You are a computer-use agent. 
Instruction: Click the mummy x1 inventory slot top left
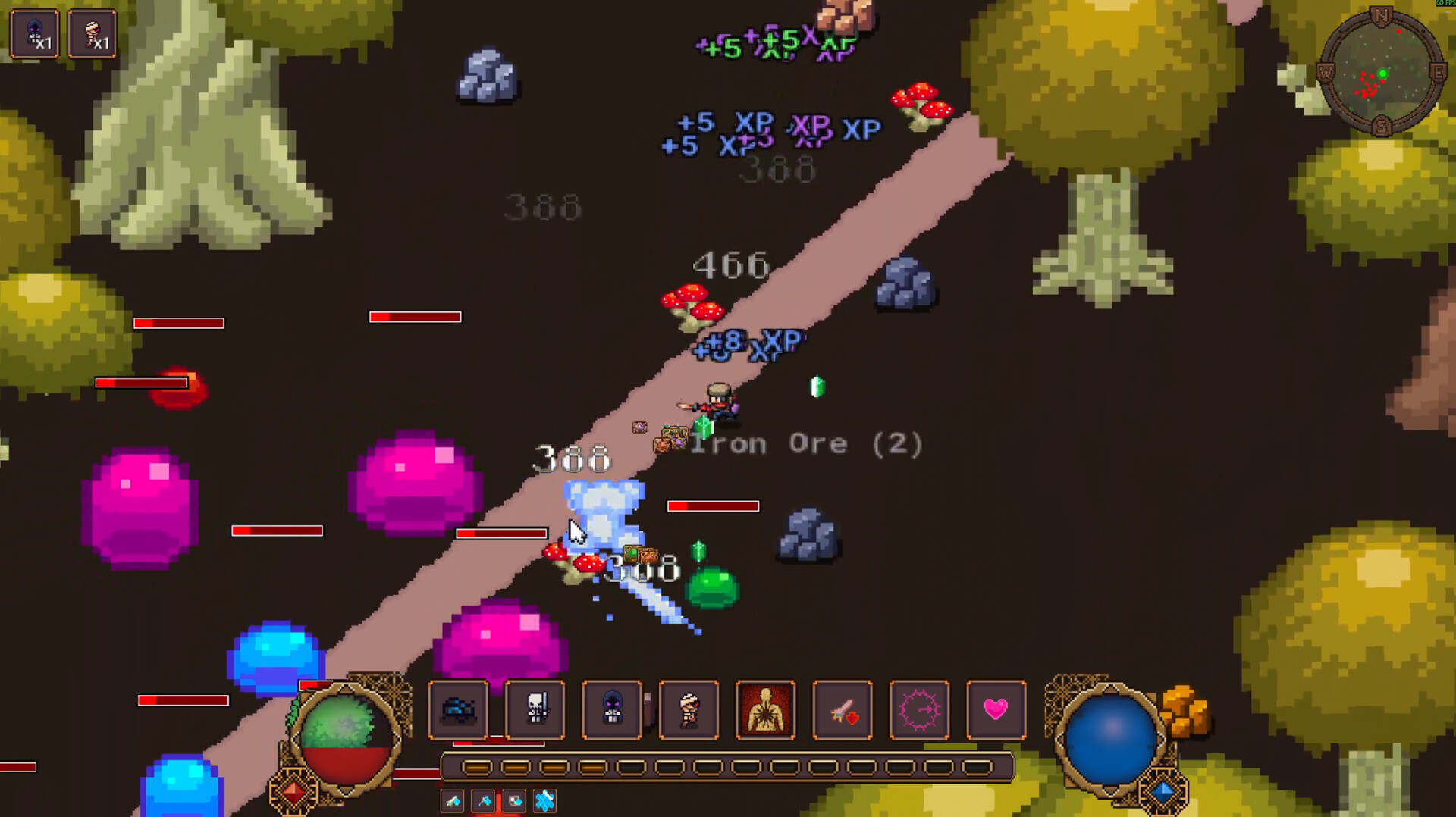click(x=94, y=33)
